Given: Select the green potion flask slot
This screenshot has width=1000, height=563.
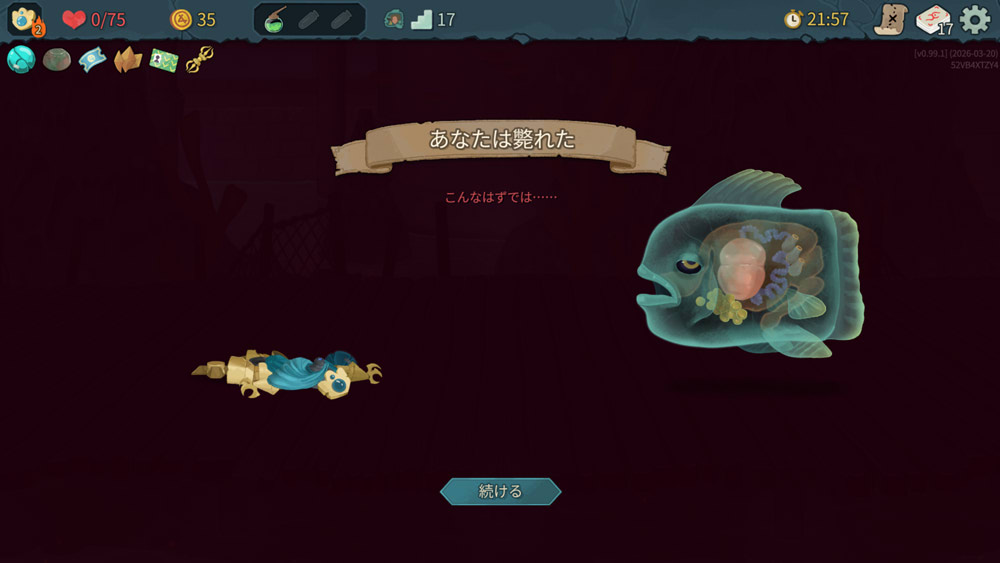Looking at the screenshot, I should (274, 20).
